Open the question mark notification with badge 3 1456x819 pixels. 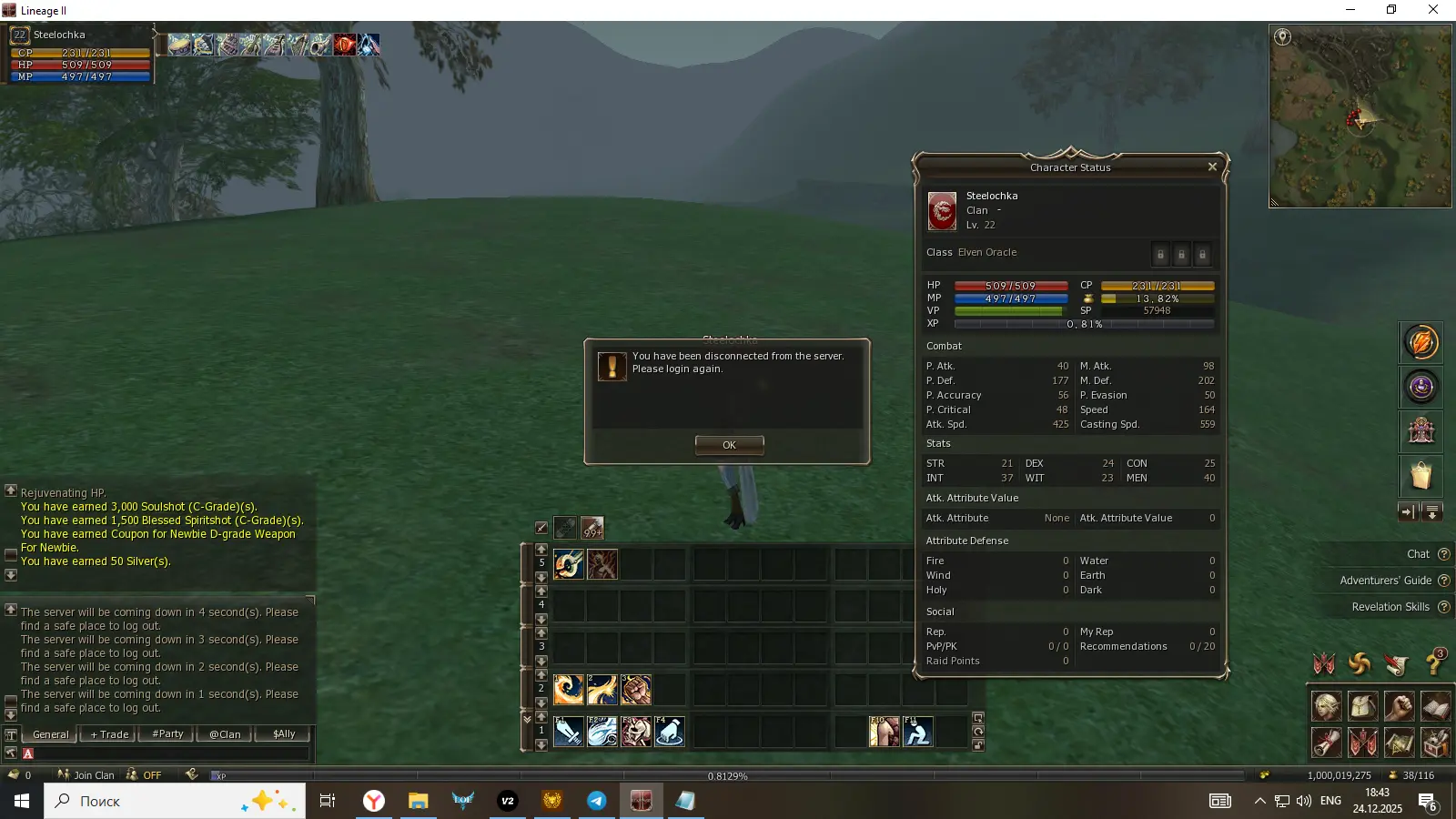(x=1434, y=662)
